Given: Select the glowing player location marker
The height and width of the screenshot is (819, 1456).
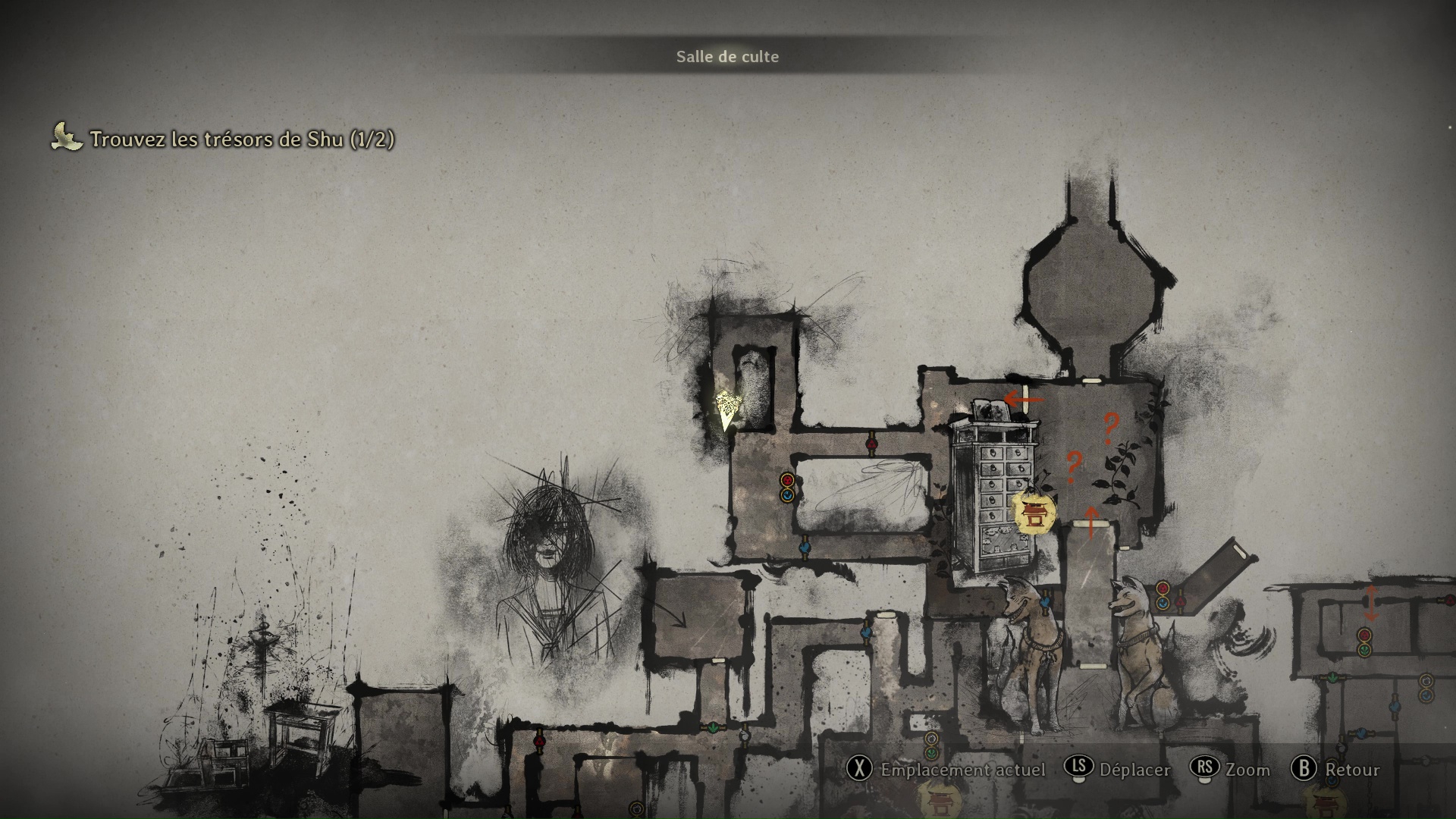Looking at the screenshot, I should point(728,409).
